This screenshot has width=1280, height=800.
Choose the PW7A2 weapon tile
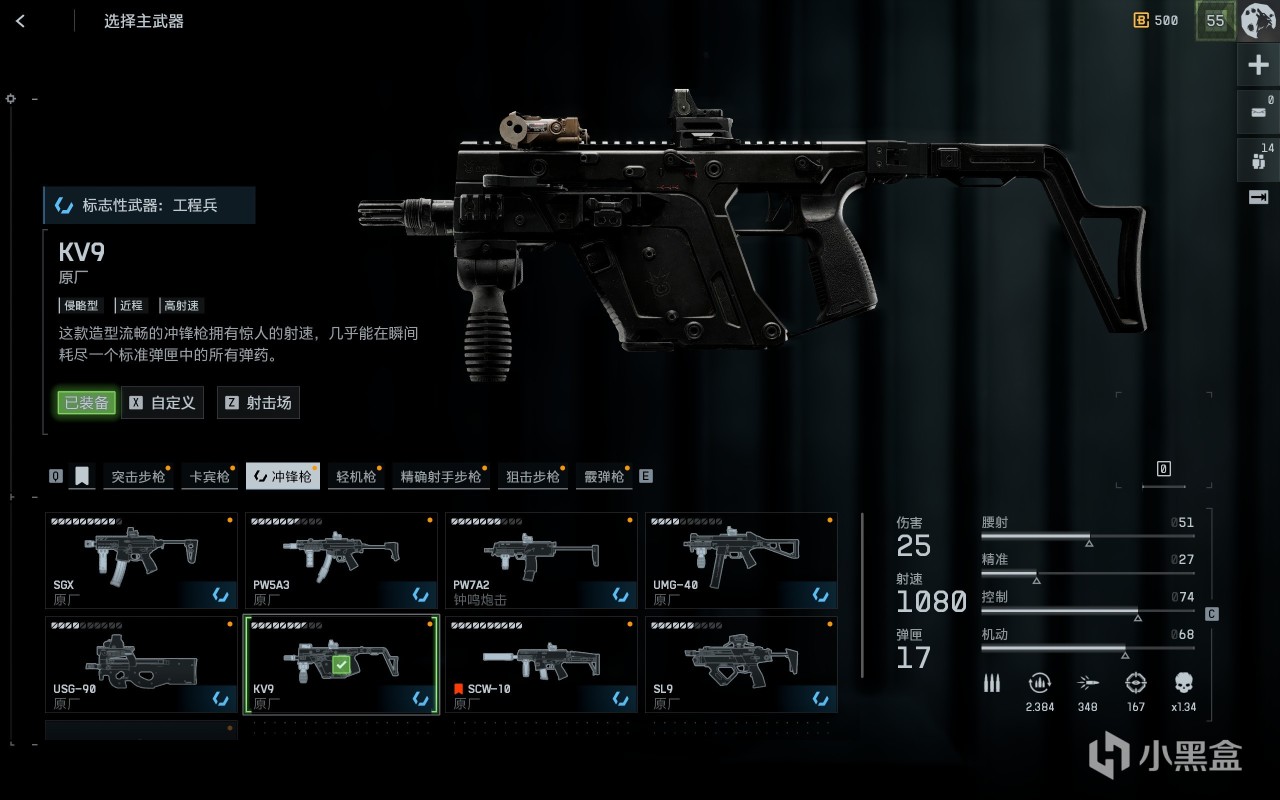[540, 561]
